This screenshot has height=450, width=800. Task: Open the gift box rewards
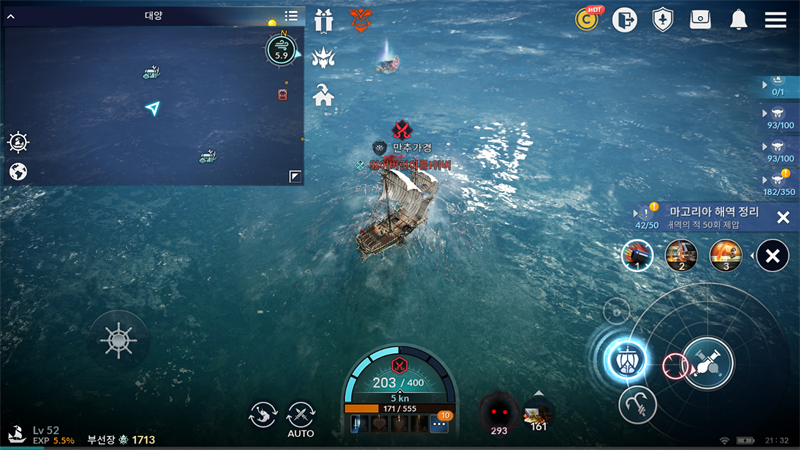coord(323,19)
